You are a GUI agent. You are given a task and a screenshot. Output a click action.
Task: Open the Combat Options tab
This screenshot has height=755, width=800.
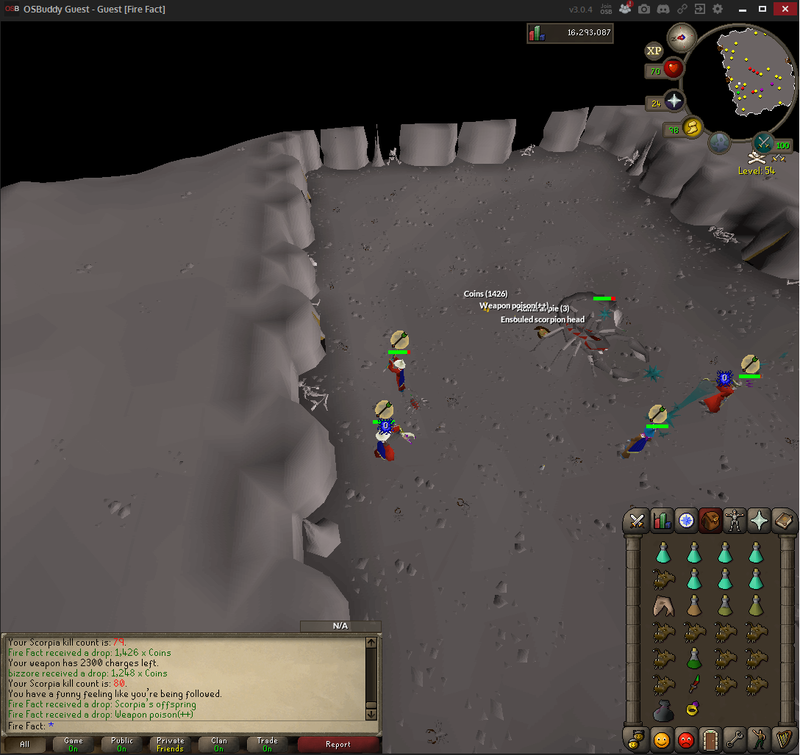click(636, 520)
